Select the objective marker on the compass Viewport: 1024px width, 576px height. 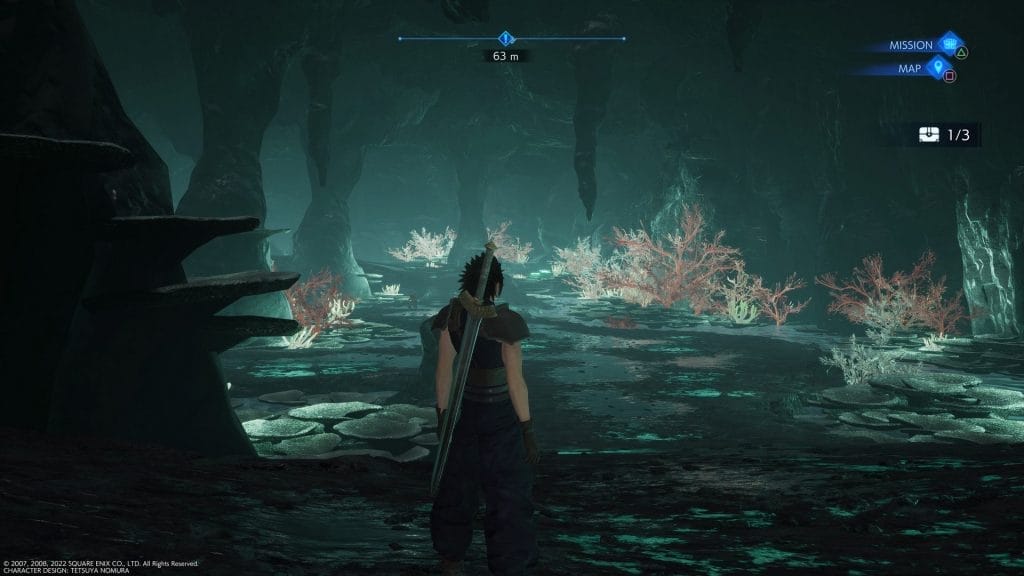pos(507,39)
